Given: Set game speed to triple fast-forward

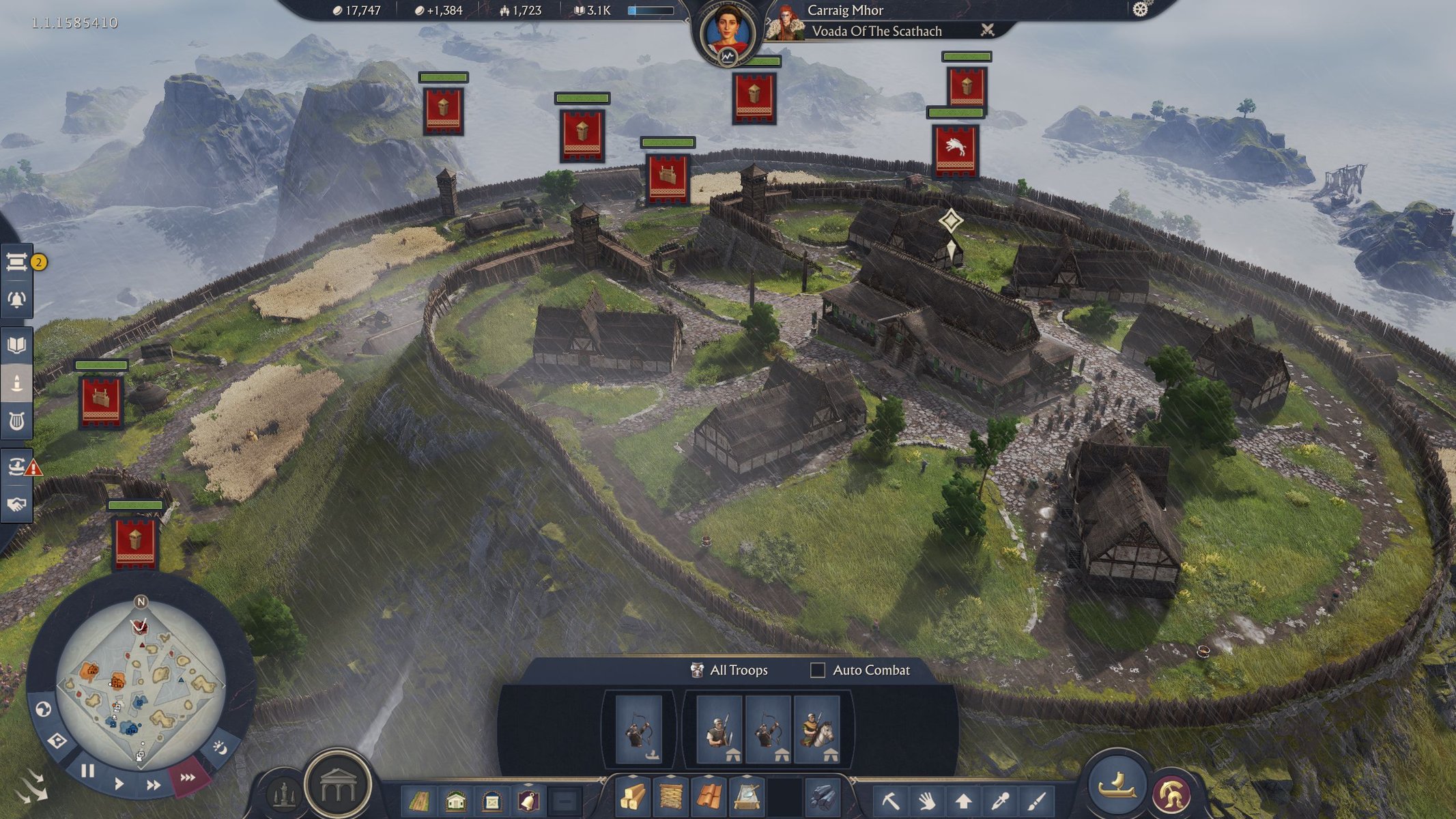Looking at the screenshot, I should pos(187,777).
